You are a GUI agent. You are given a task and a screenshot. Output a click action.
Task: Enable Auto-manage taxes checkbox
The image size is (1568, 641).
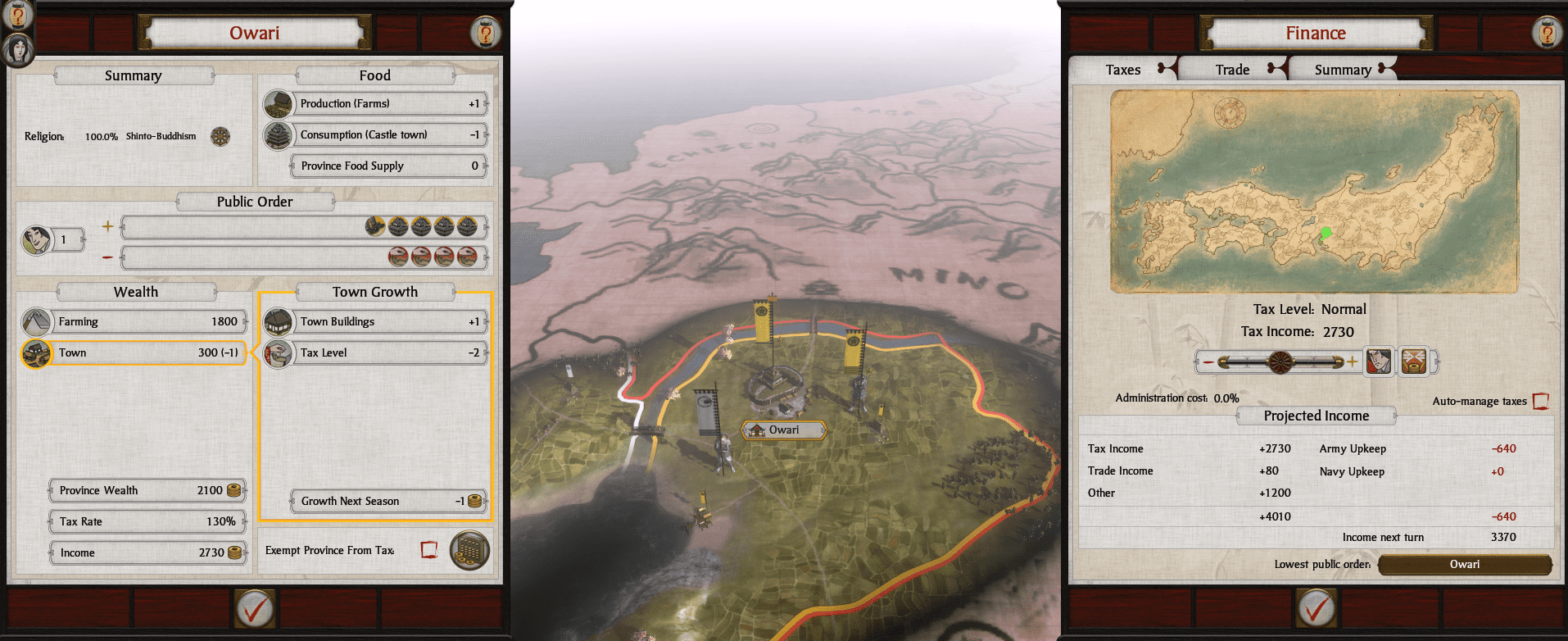[x=1540, y=401]
